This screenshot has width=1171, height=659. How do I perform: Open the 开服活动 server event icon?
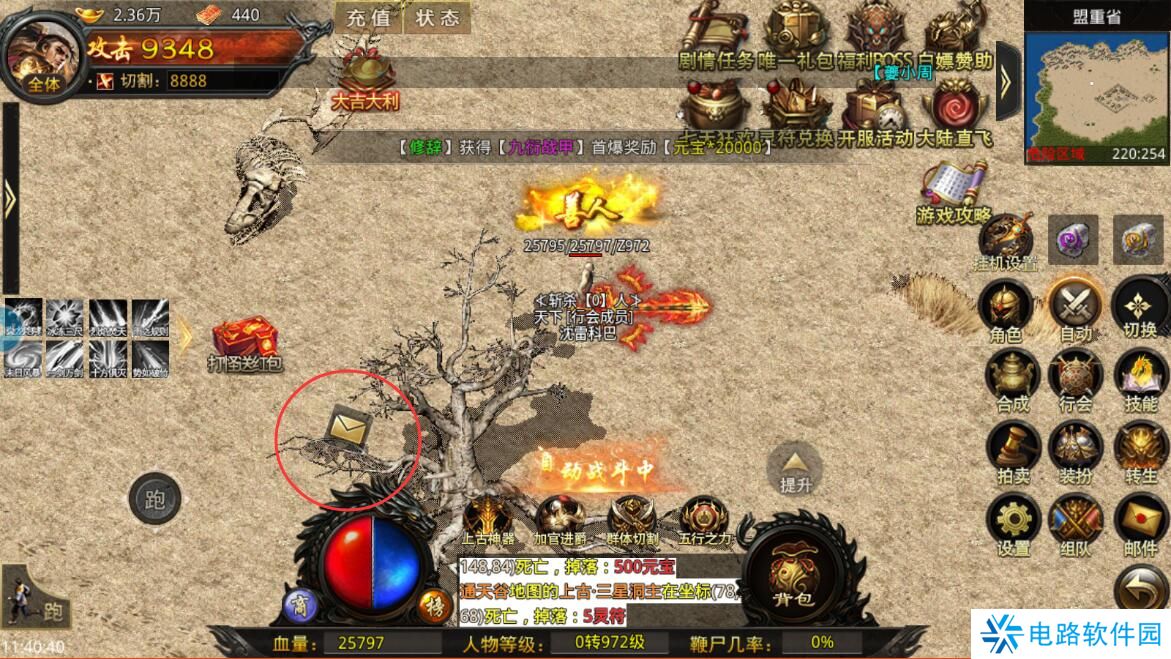(x=875, y=112)
